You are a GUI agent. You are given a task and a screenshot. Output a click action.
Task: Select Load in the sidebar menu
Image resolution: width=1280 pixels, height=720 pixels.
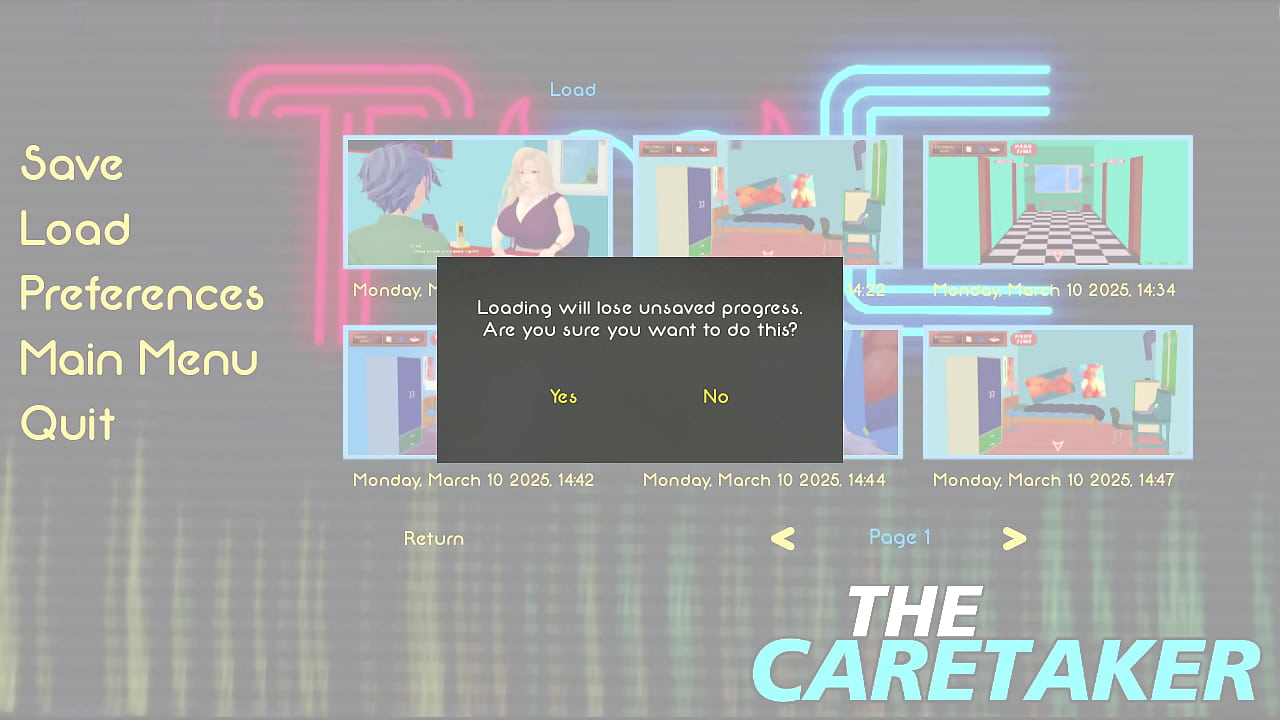(x=74, y=228)
